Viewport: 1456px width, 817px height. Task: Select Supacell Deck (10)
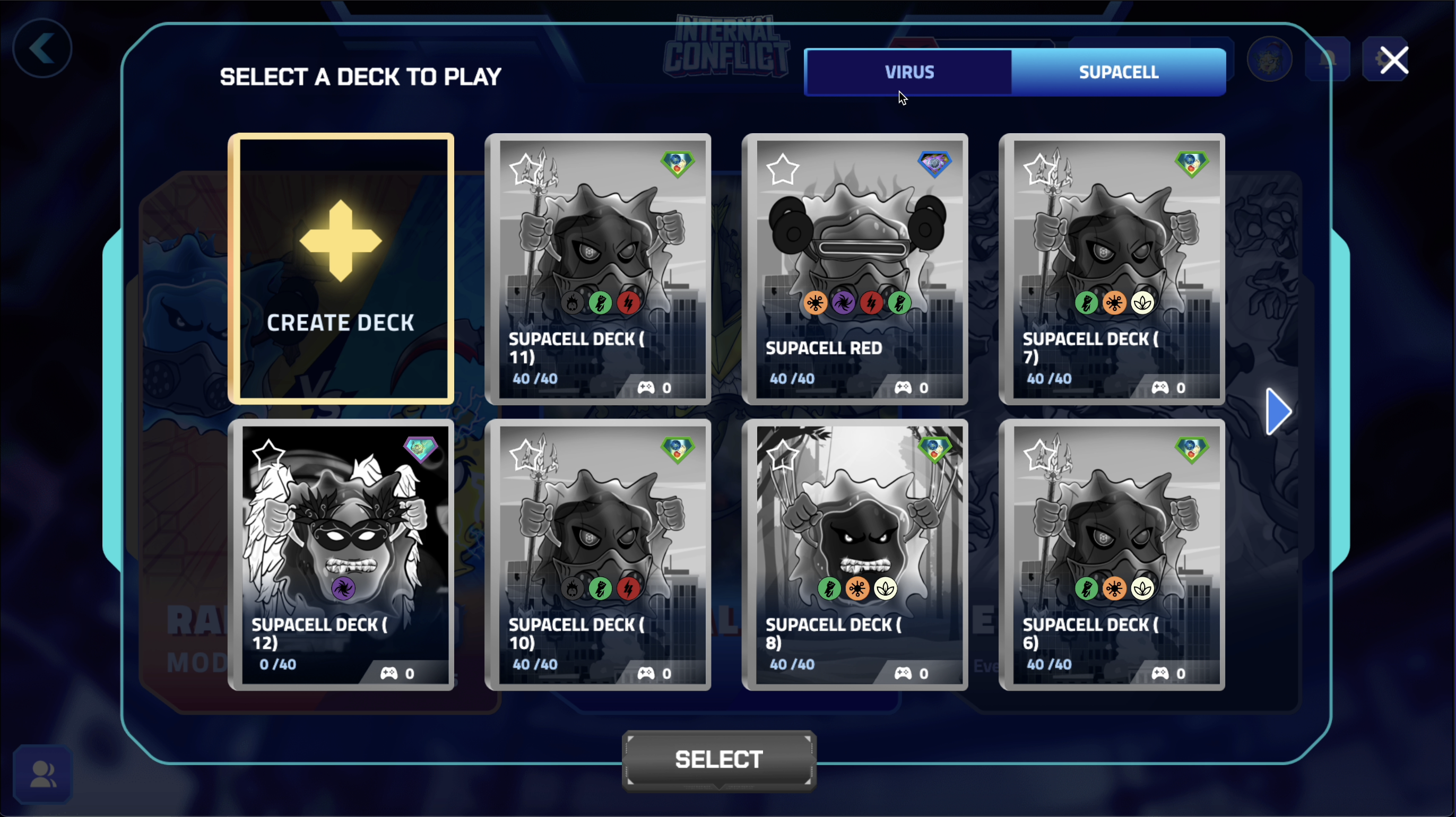[x=597, y=555]
